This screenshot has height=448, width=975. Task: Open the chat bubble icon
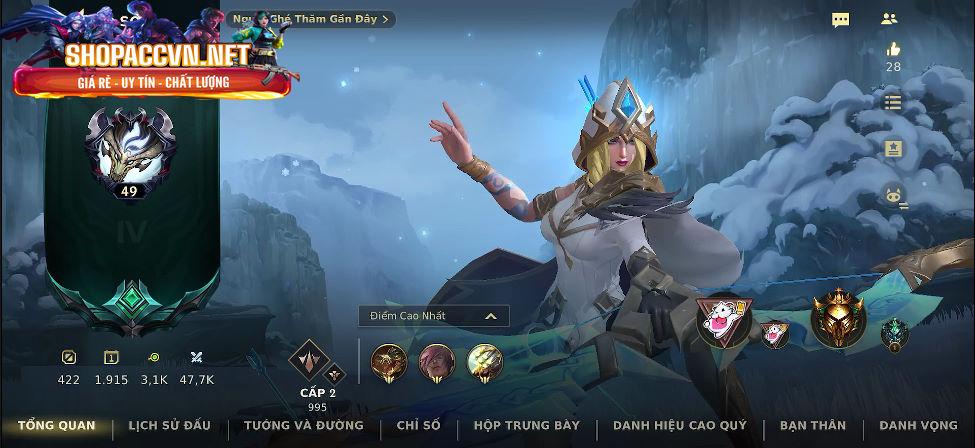pyautogui.click(x=841, y=19)
